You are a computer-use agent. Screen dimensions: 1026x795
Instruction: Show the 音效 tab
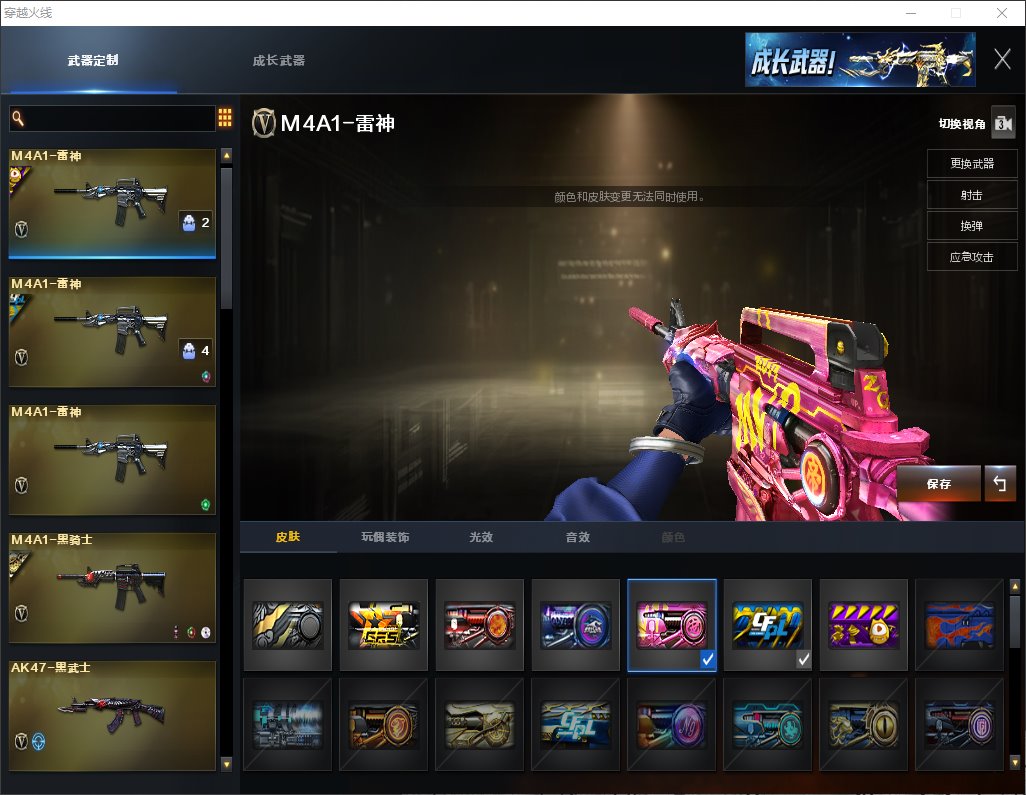click(x=577, y=537)
